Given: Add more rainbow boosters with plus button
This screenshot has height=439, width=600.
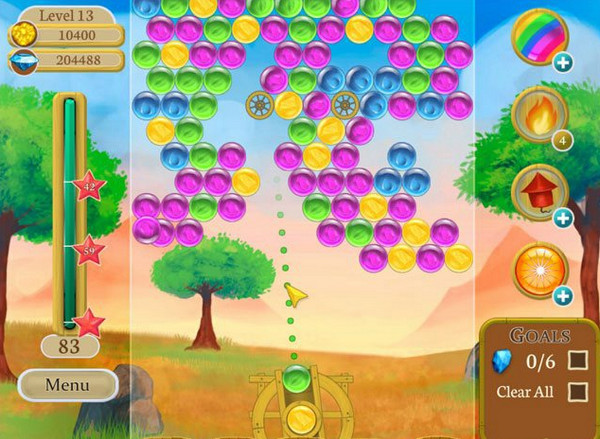Looking at the screenshot, I should click(563, 63).
